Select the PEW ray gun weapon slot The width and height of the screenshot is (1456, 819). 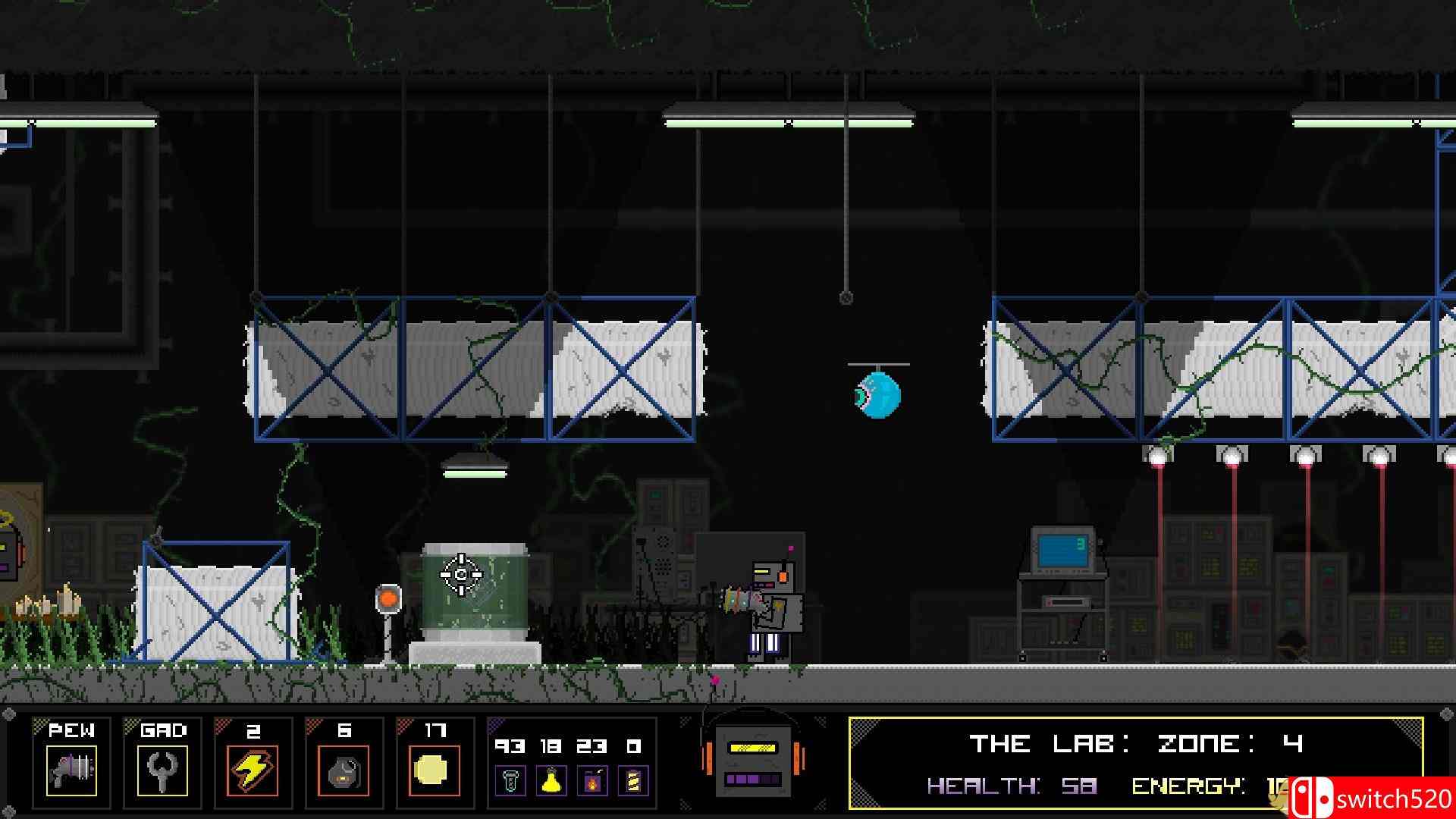[71, 770]
